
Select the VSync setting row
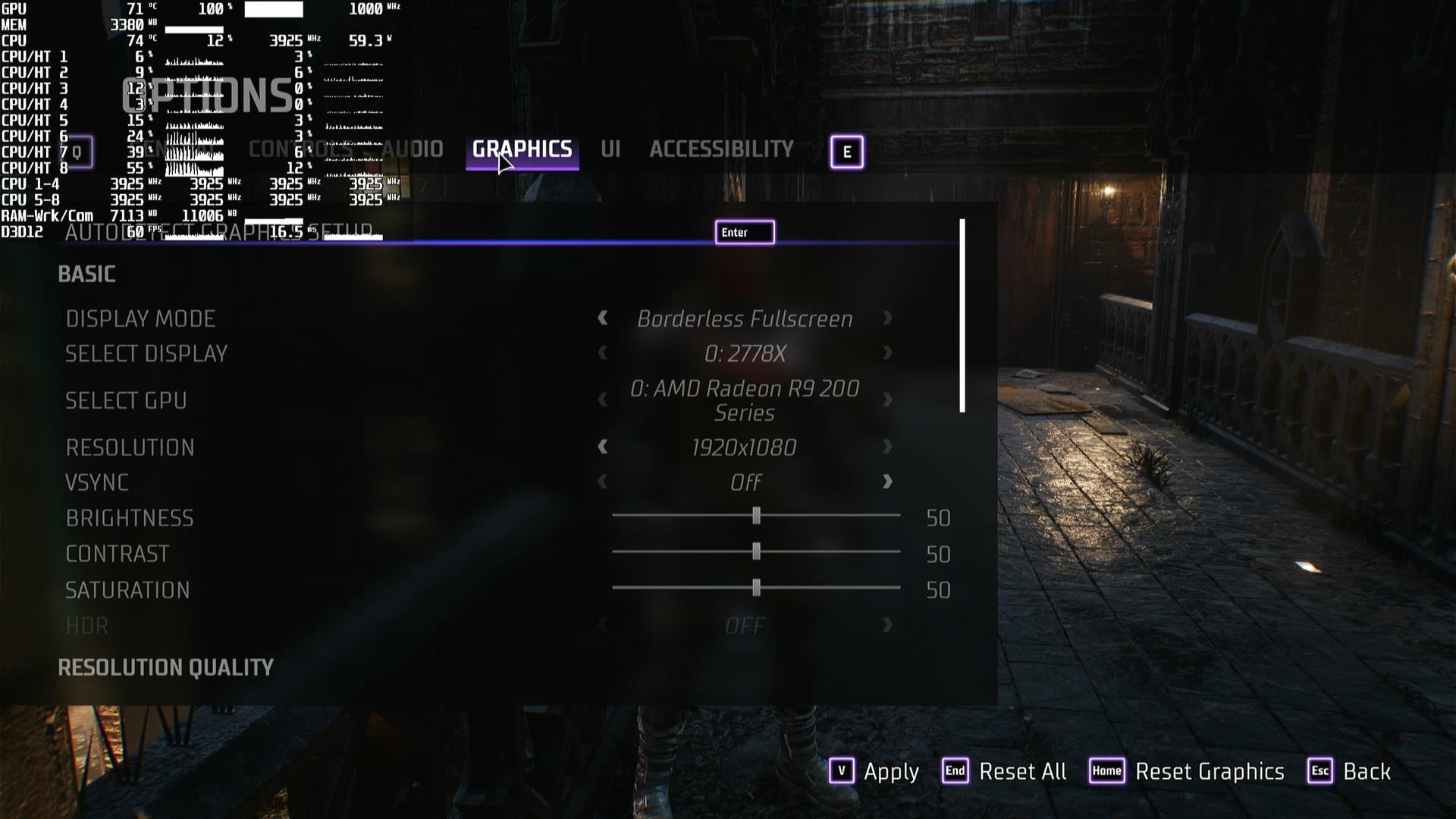point(97,482)
